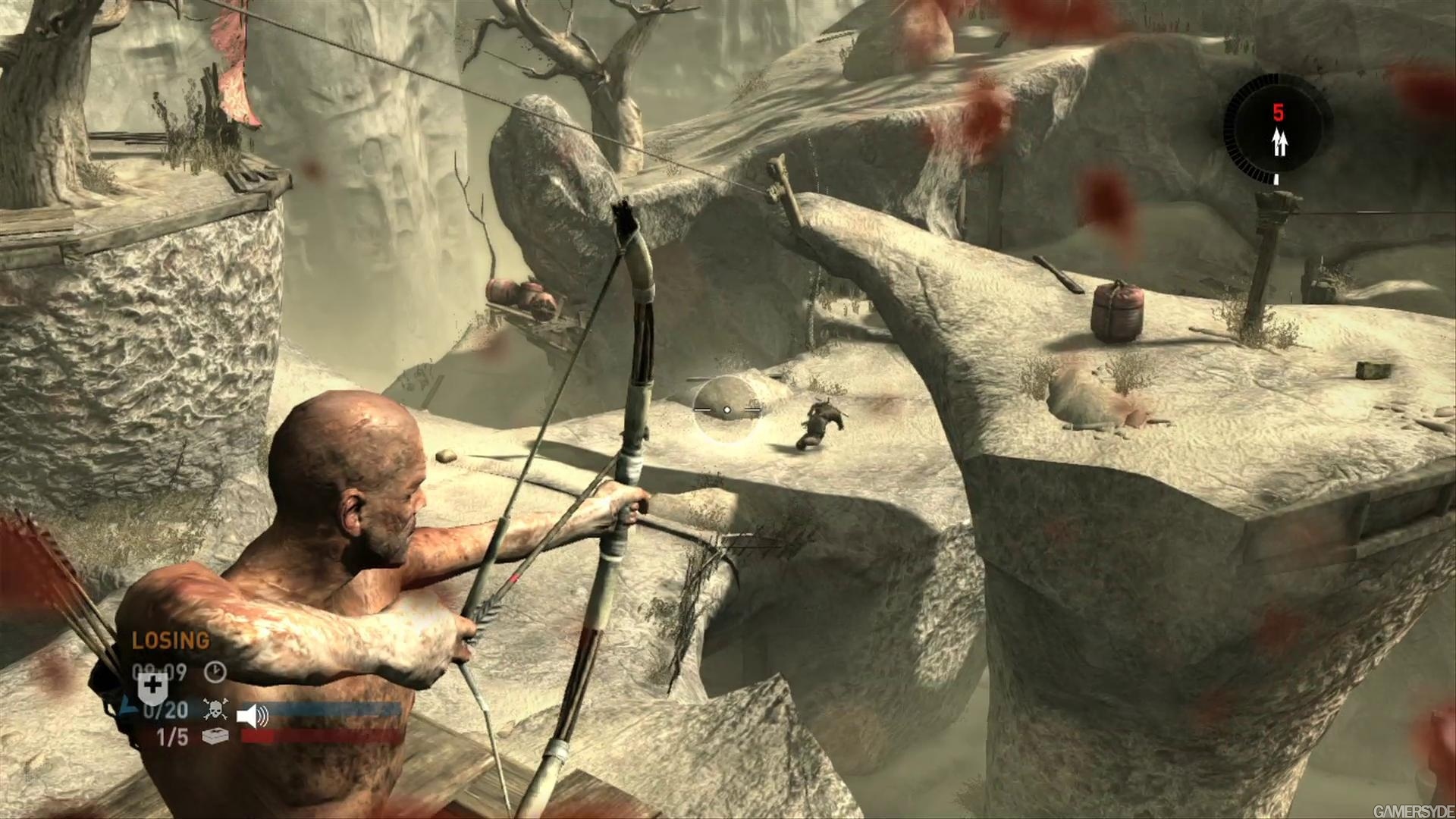The width and height of the screenshot is (1456, 819).
Task: Click the supply crate objective icon
Action: pyautogui.click(x=215, y=736)
